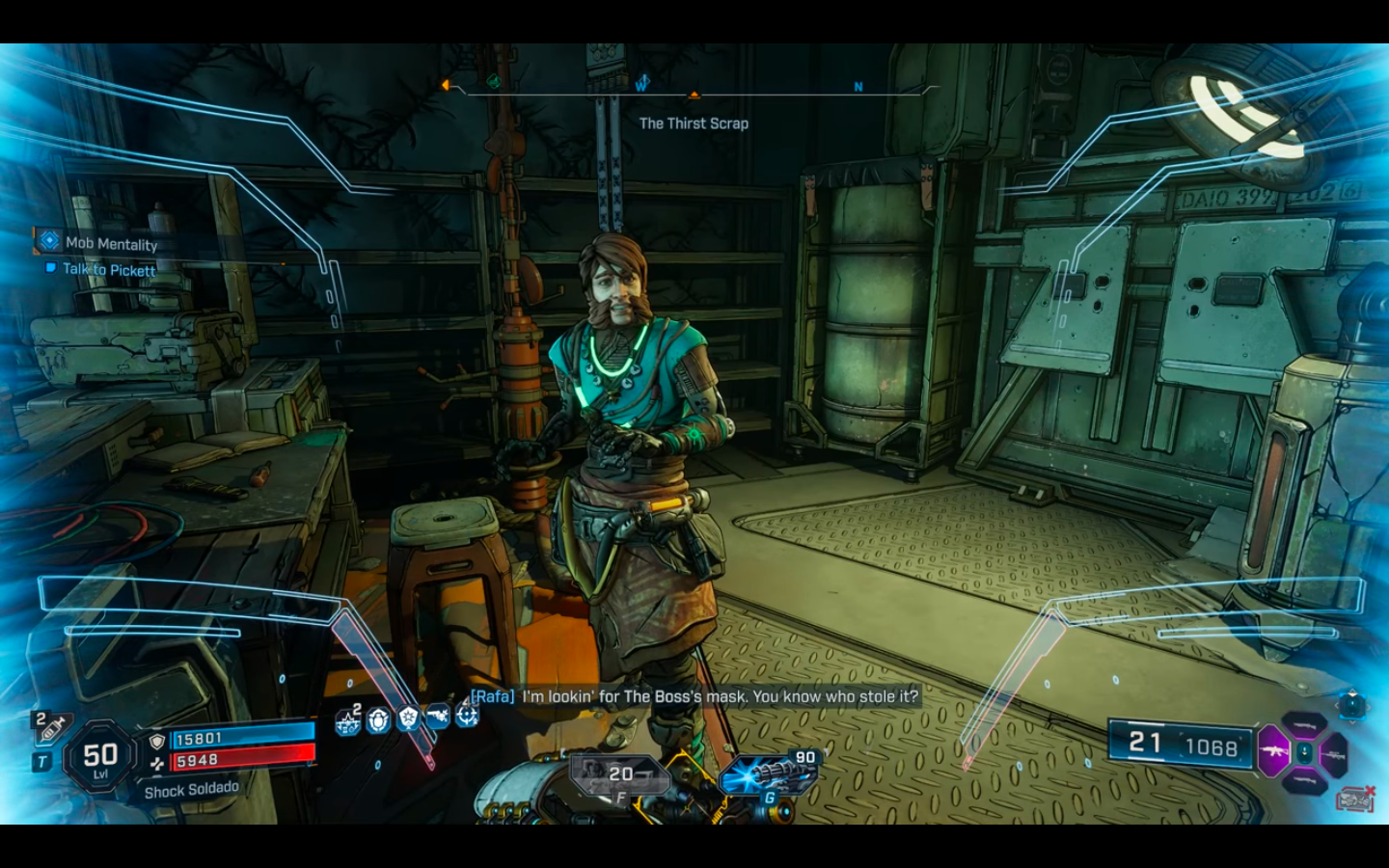Click the red crossed-out icon in corner
Viewport: 1389px width, 868px height.
(x=1354, y=798)
